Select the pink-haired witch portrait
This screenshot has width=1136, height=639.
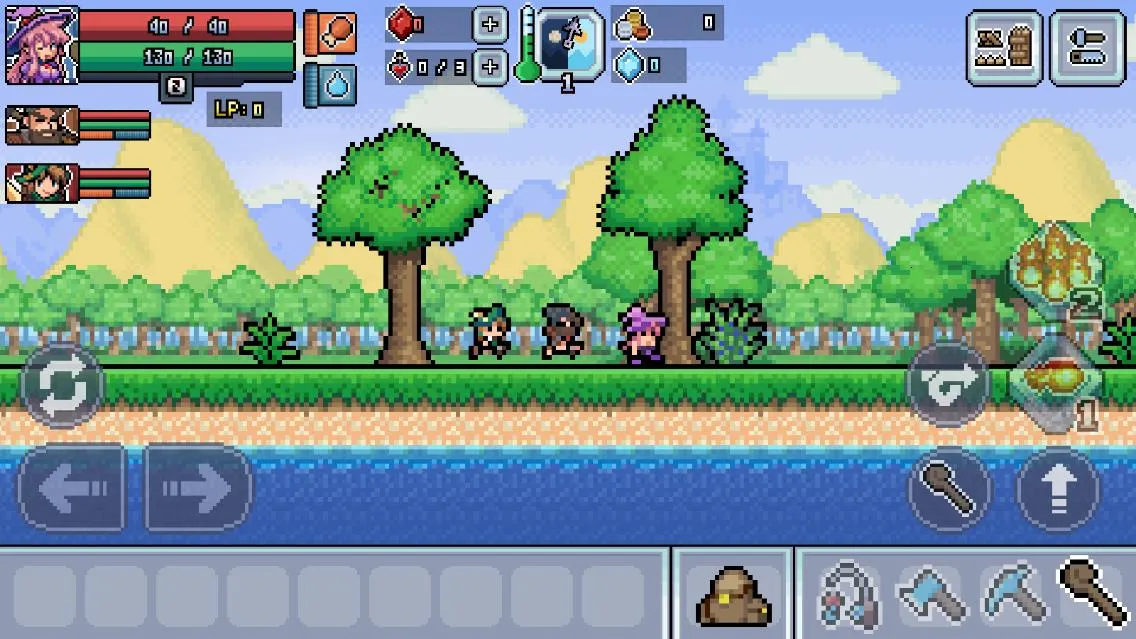tap(41, 46)
